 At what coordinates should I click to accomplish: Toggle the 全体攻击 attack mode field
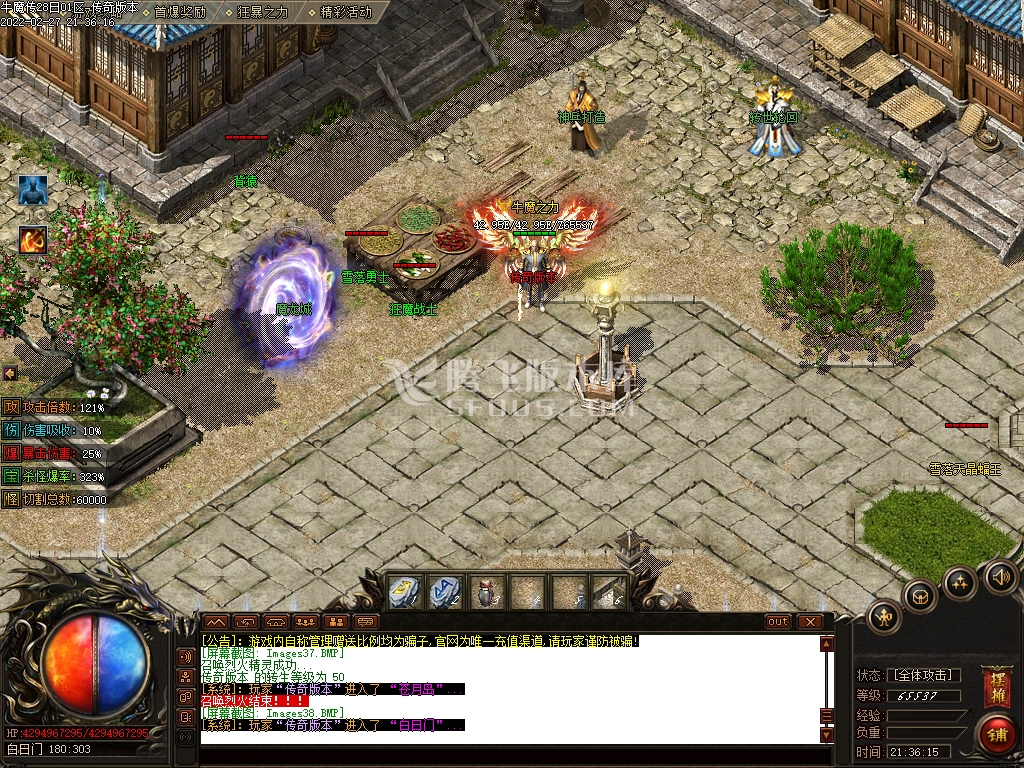click(923, 675)
